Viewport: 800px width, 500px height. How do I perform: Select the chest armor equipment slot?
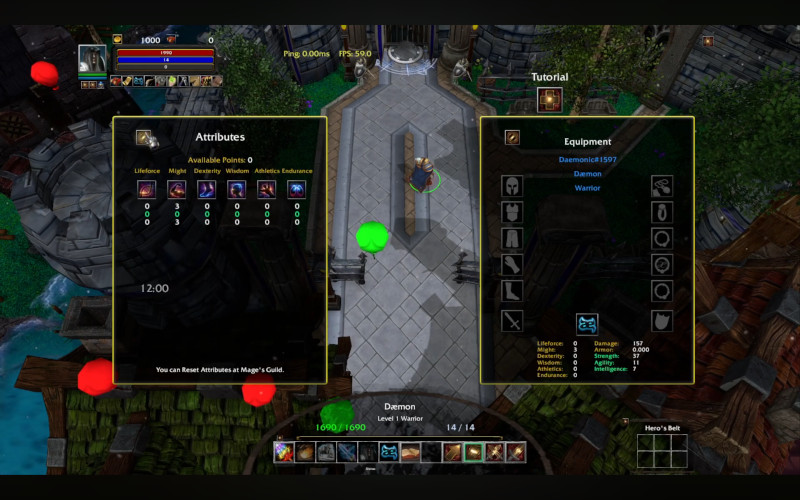click(512, 213)
